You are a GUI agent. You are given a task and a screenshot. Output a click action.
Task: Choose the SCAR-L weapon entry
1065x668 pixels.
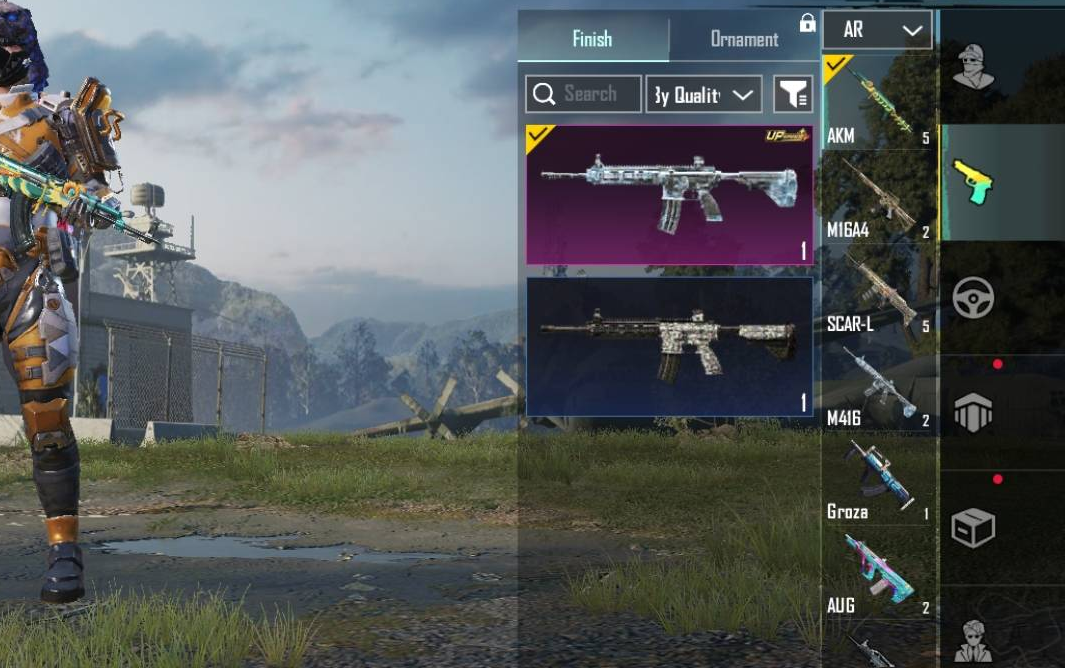coord(878,291)
